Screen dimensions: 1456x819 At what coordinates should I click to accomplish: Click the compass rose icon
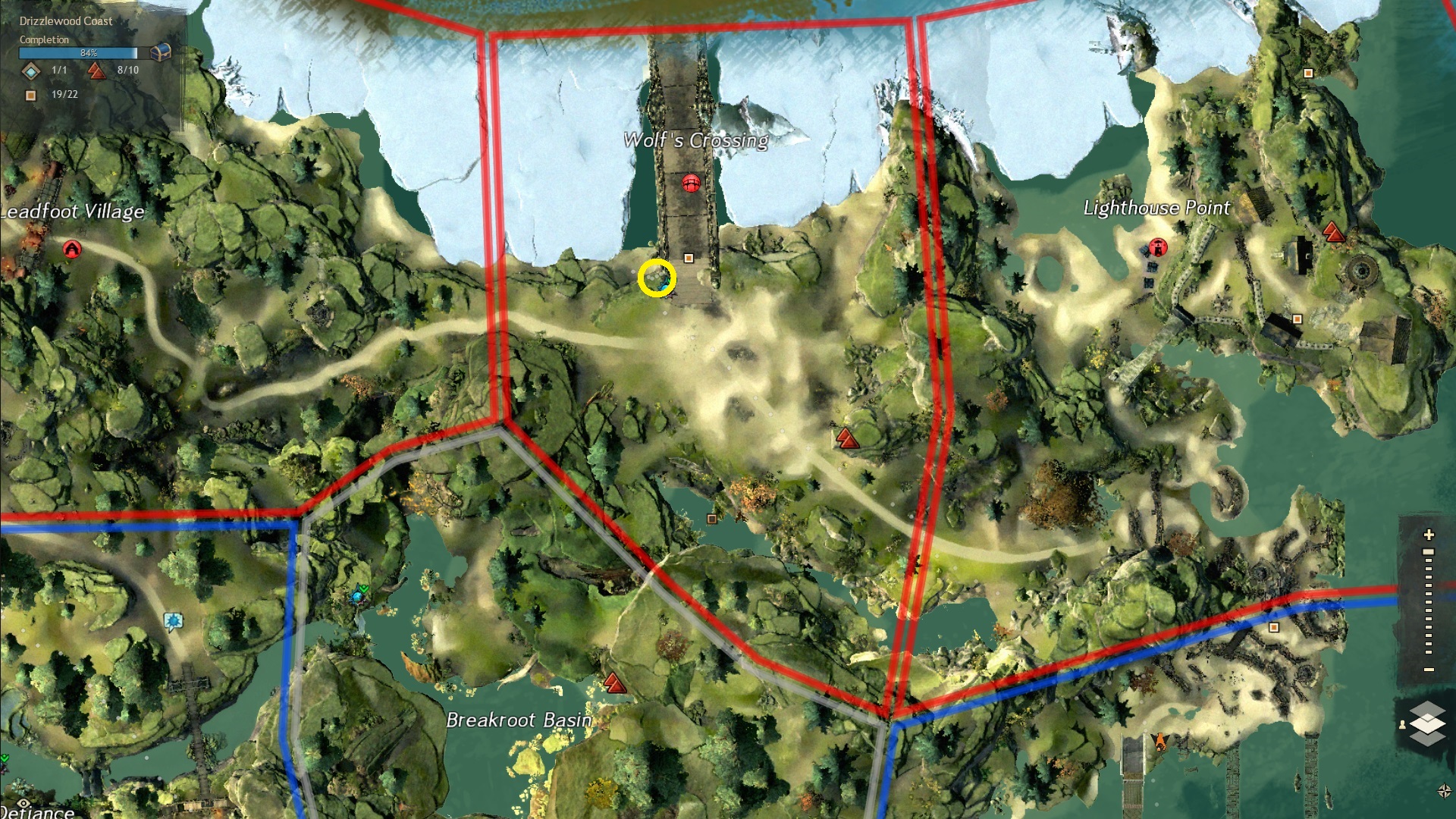pyautogui.click(x=1444, y=791)
